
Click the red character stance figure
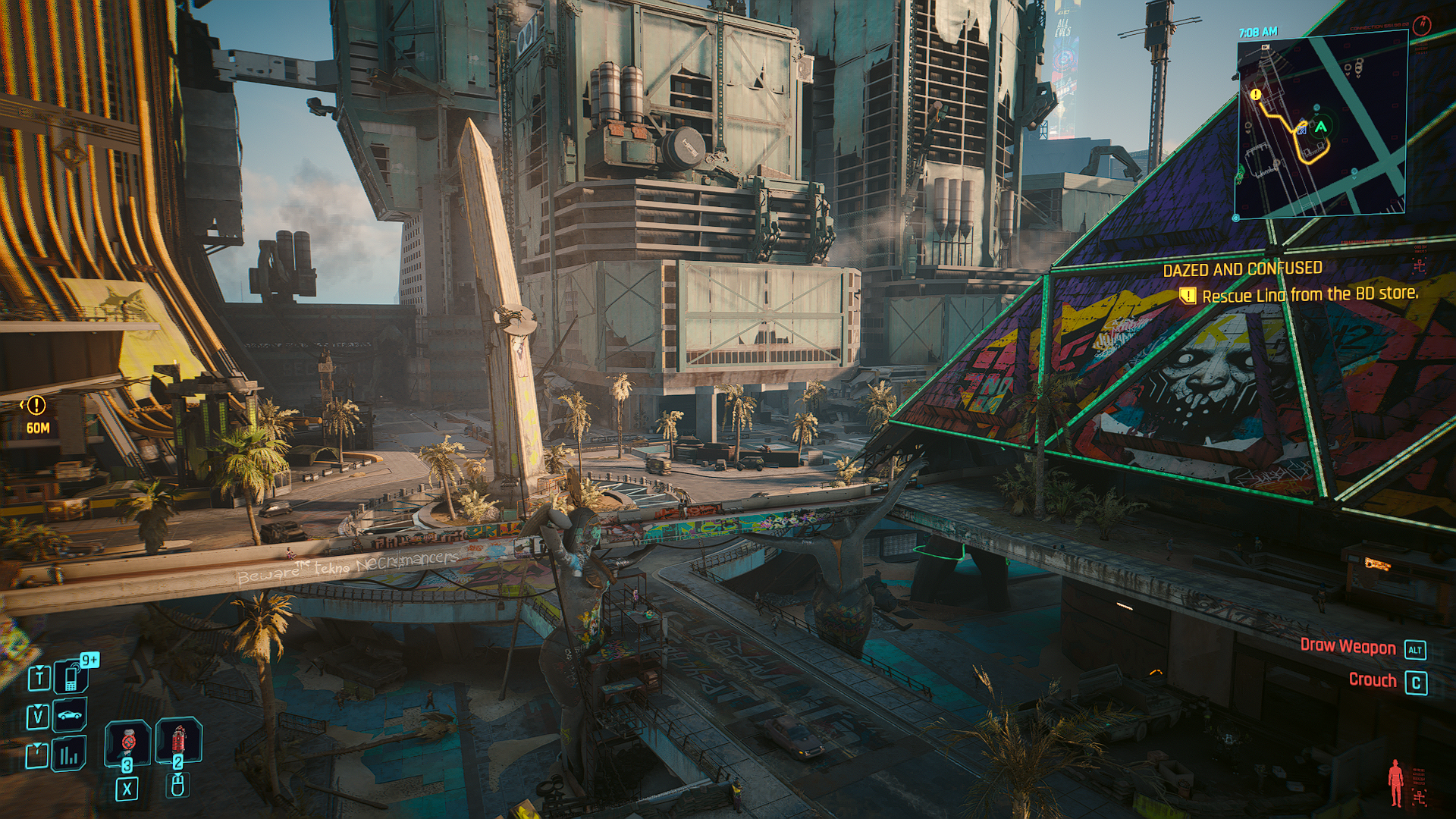[1395, 783]
